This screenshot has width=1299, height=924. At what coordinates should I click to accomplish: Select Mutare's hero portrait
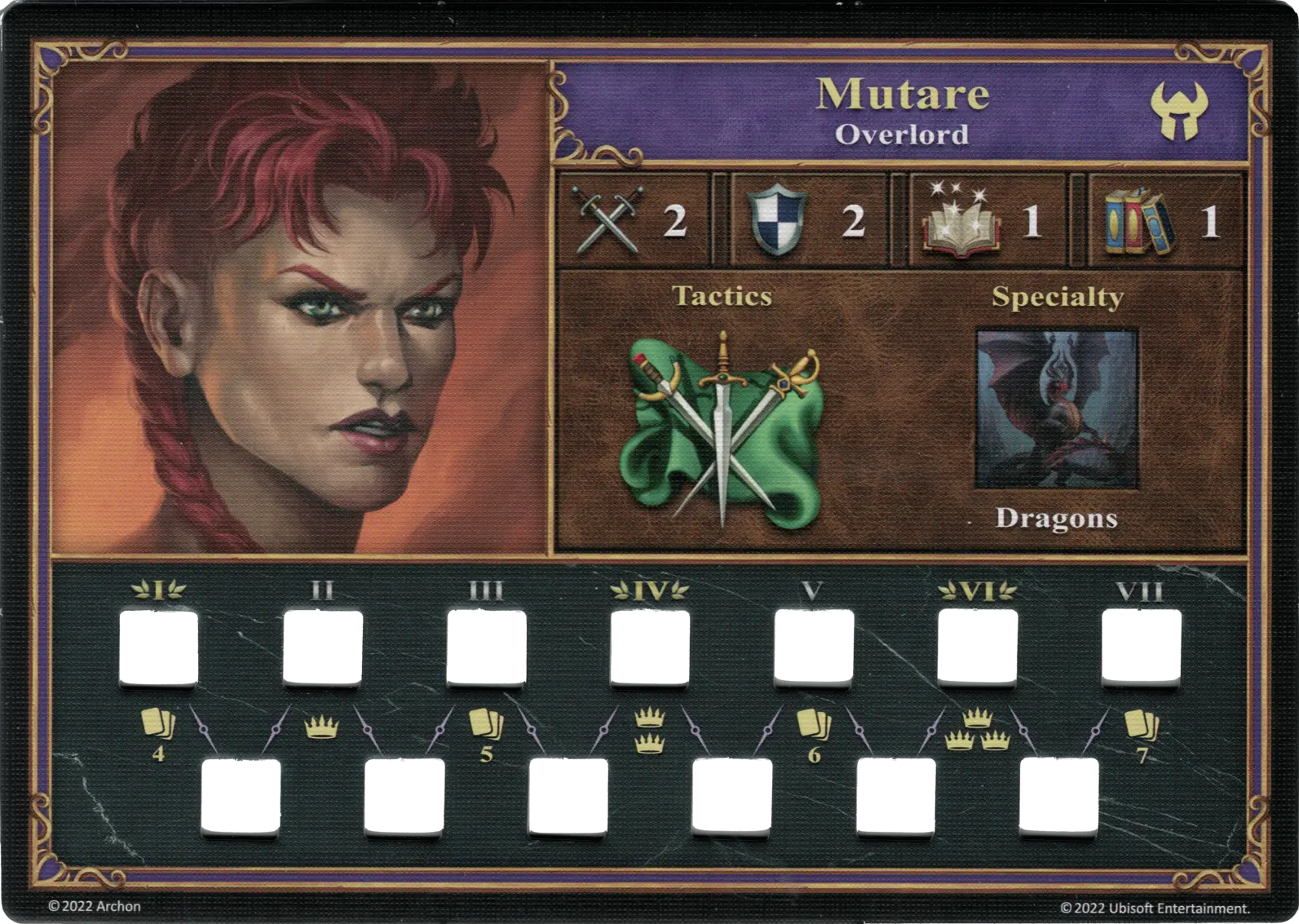pyautogui.click(x=298, y=307)
